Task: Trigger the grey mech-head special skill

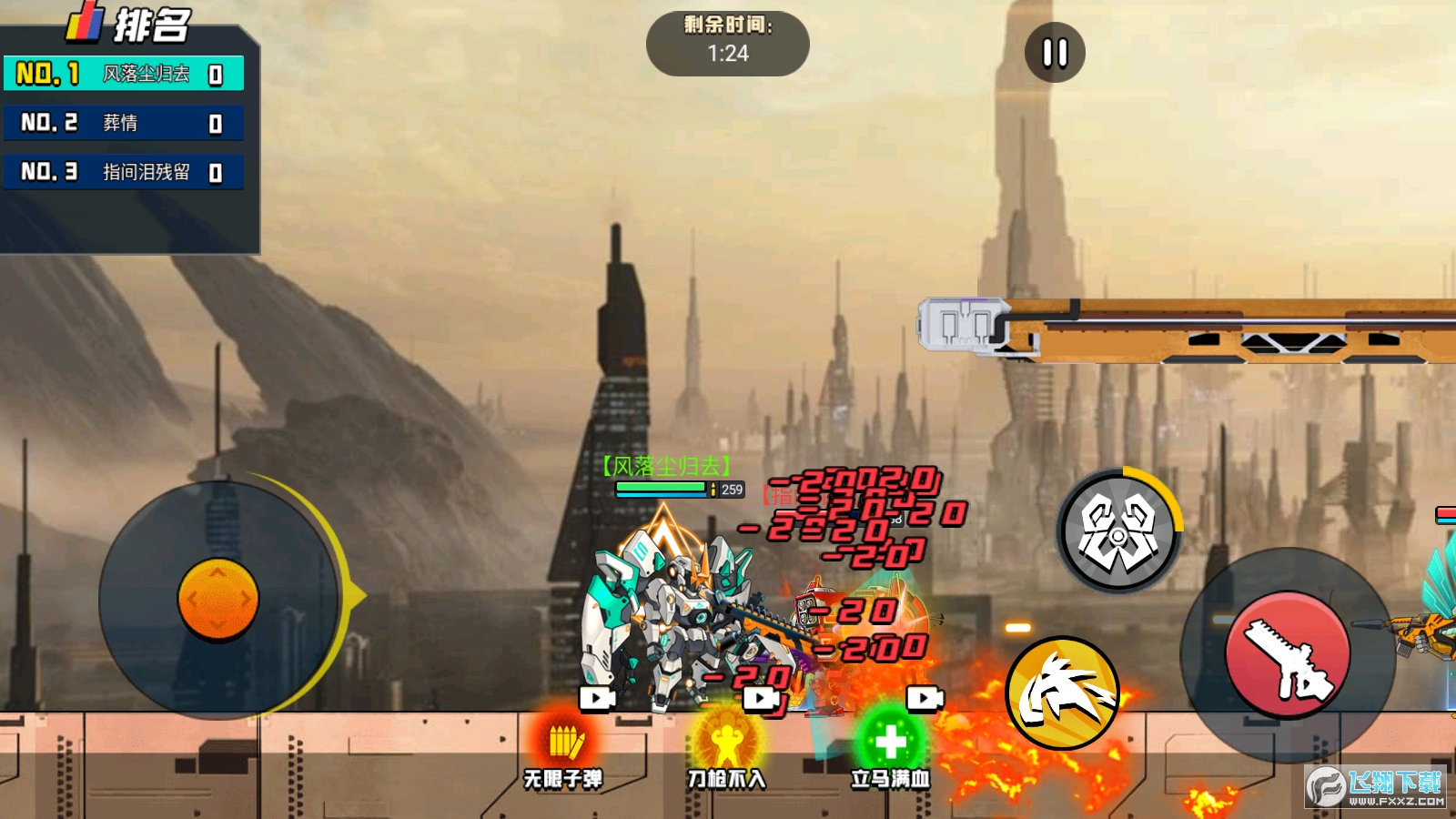Action: (1118, 532)
